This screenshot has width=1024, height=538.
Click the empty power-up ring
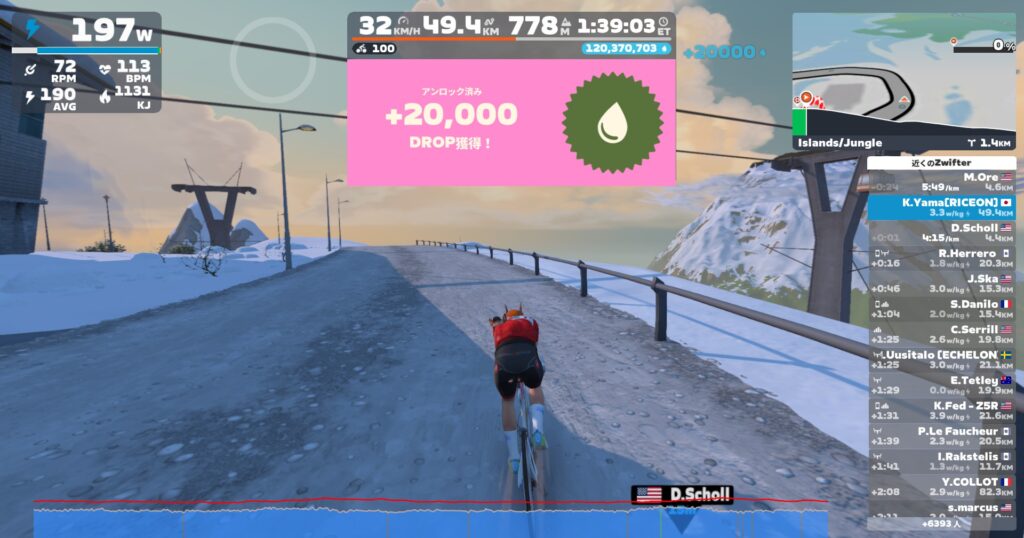click(x=260, y=61)
